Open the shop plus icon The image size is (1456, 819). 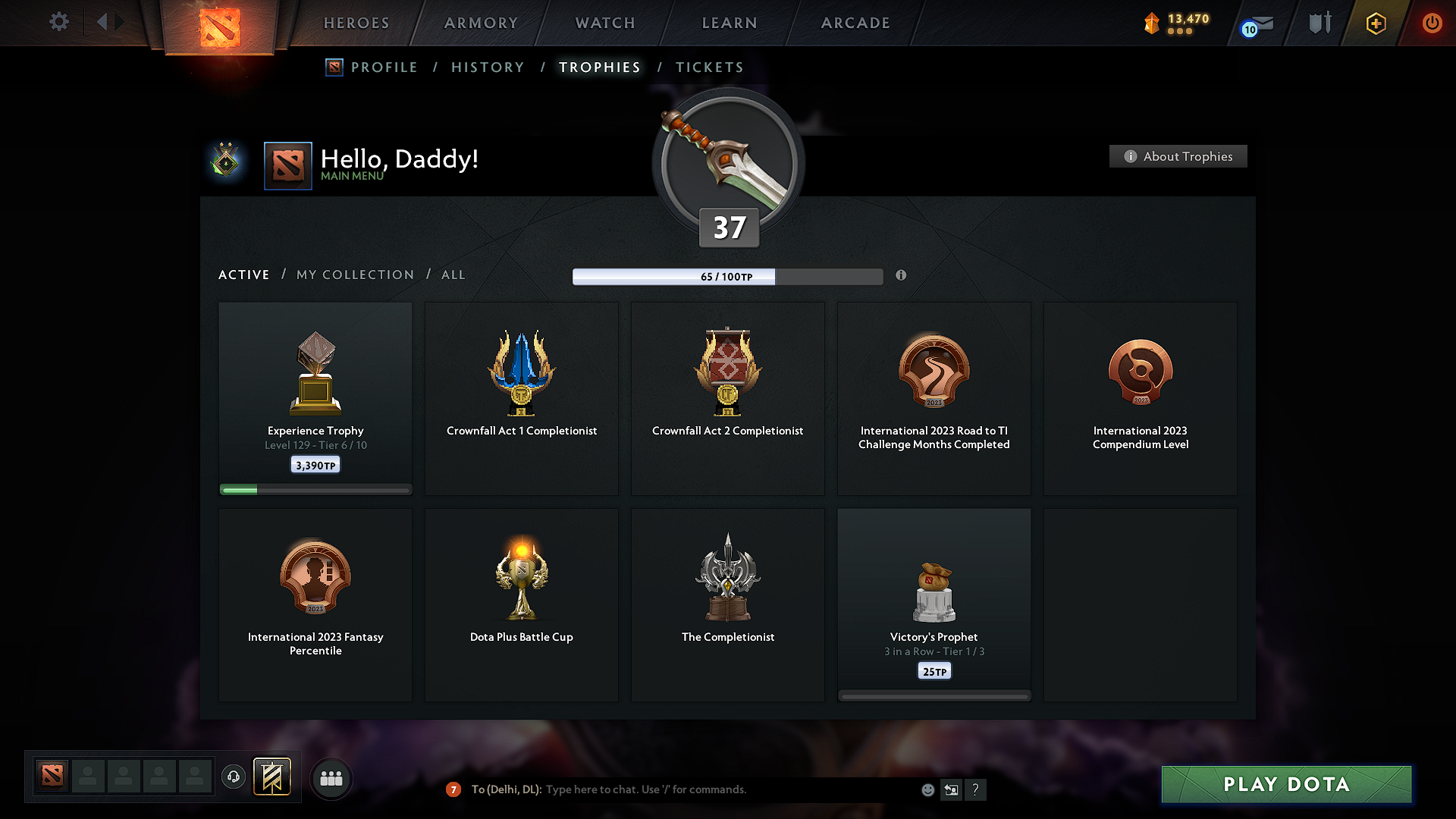[1376, 23]
